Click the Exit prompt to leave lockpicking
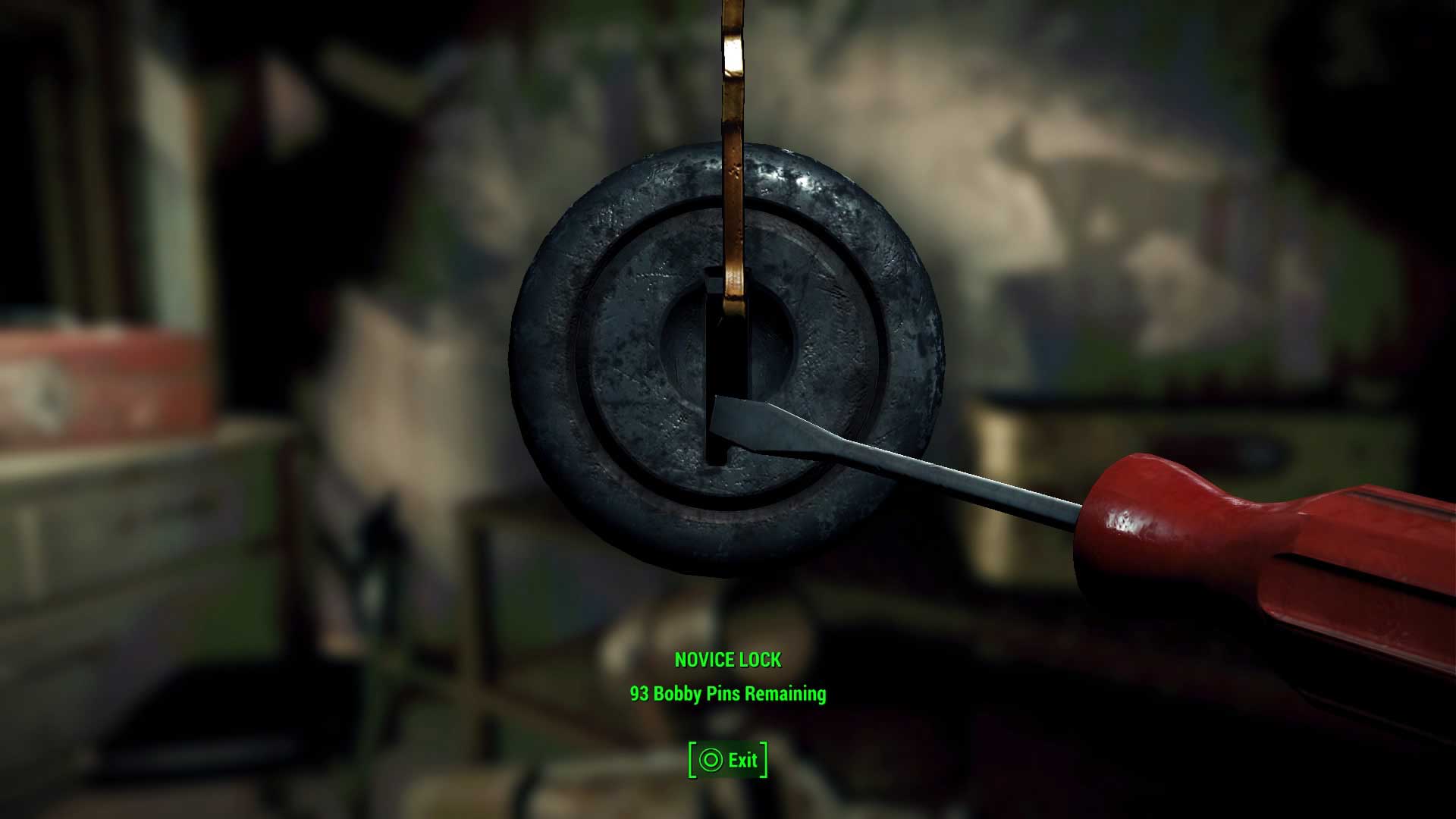Viewport: 1456px width, 819px height. (730, 760)
